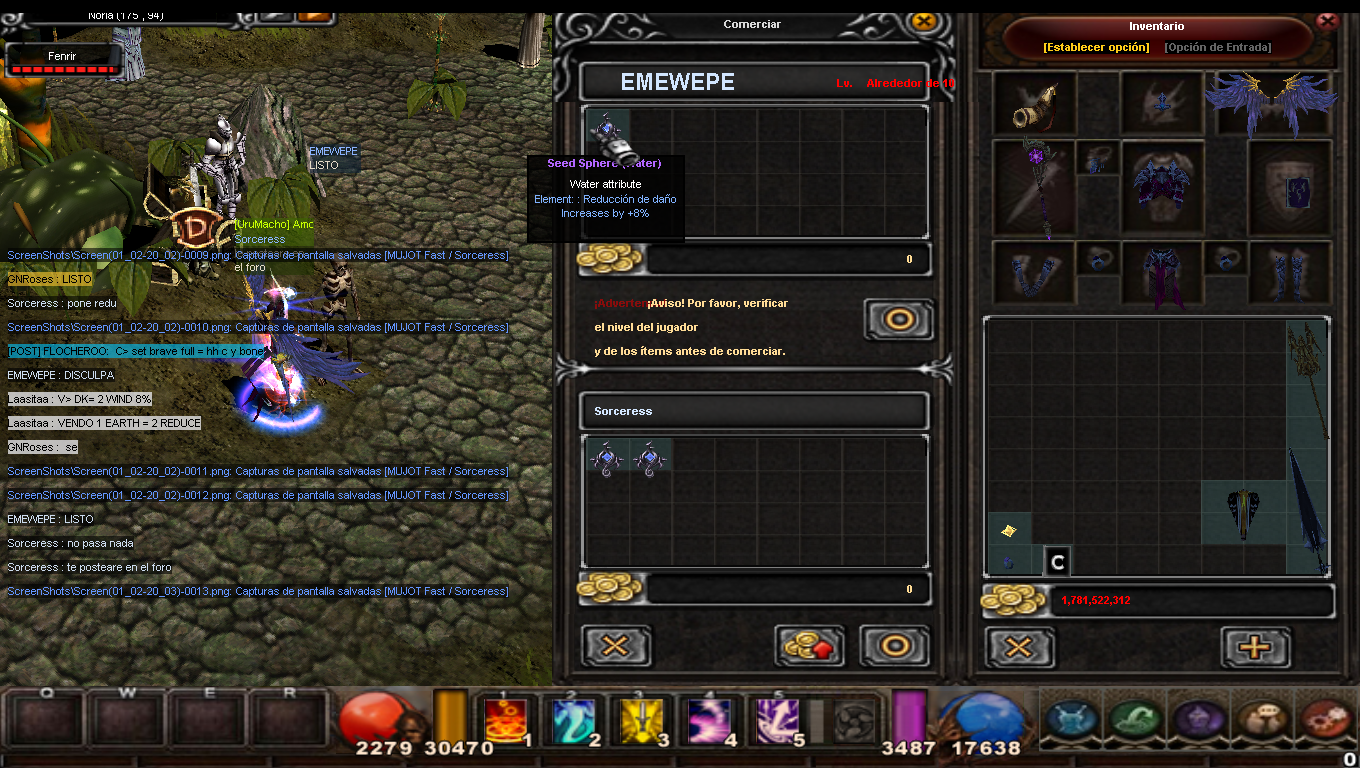Select the equipped chest armor slot

(1161, 187)
